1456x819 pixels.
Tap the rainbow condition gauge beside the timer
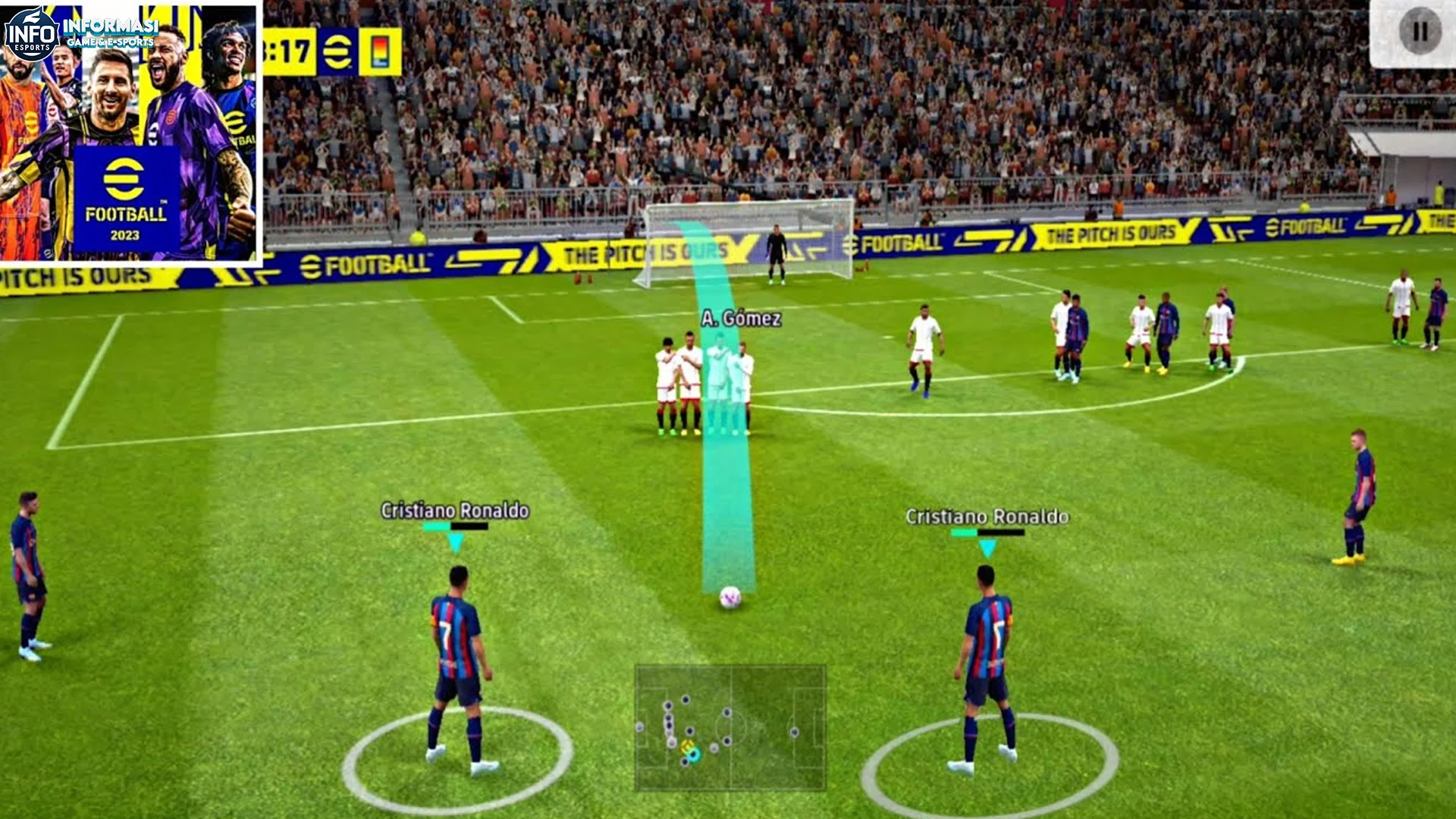coord(379,50)
